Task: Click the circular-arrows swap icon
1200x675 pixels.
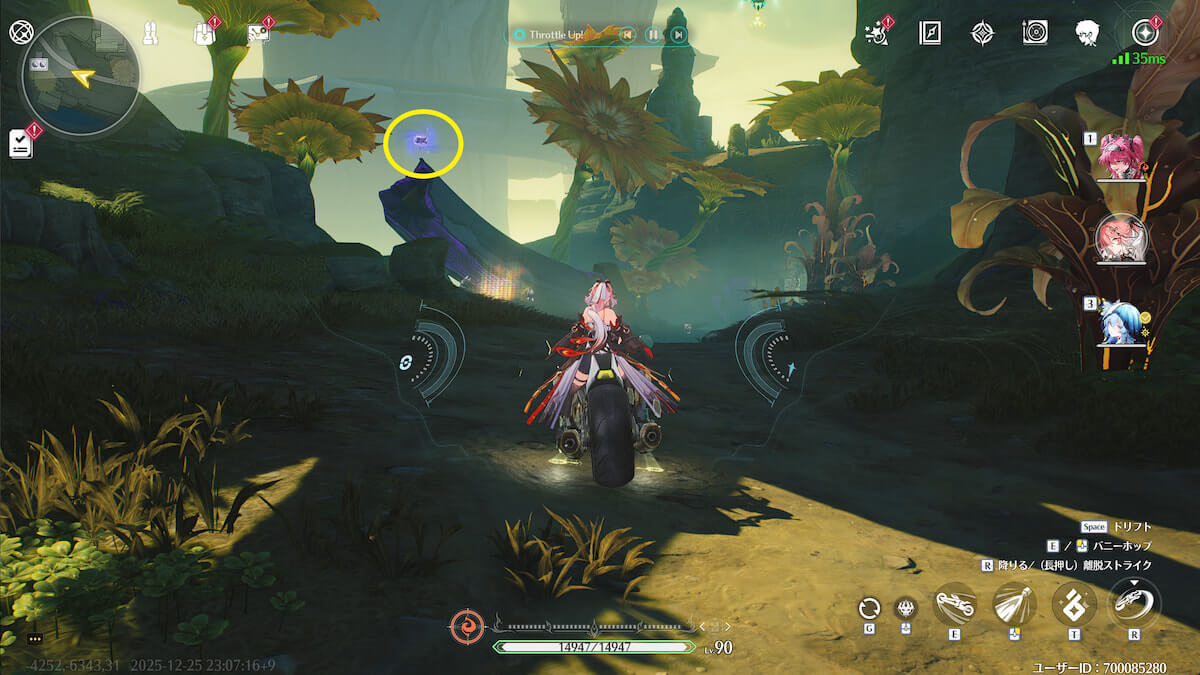Action: [x=870, y=607]
